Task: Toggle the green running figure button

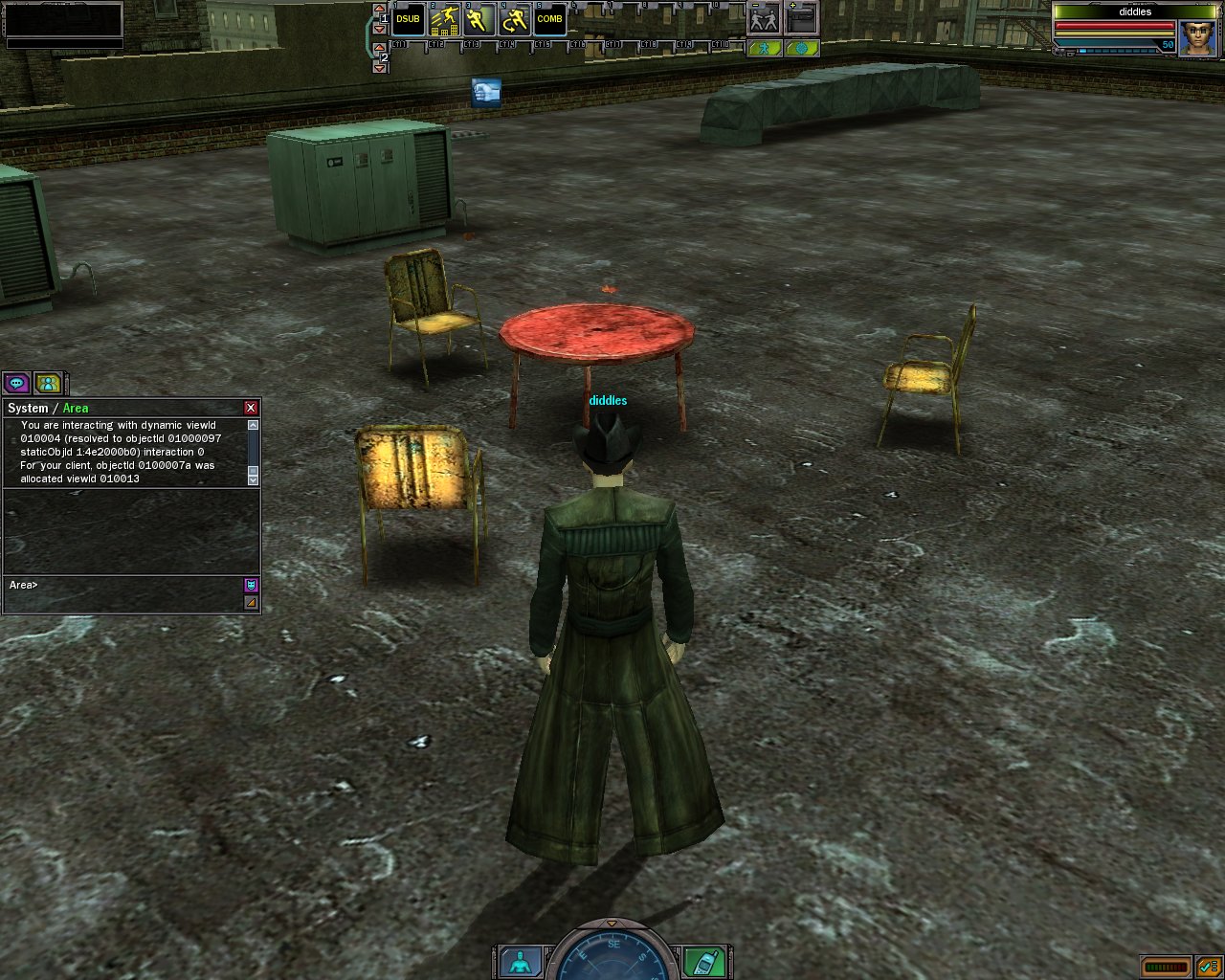Action: pos(765,48)
